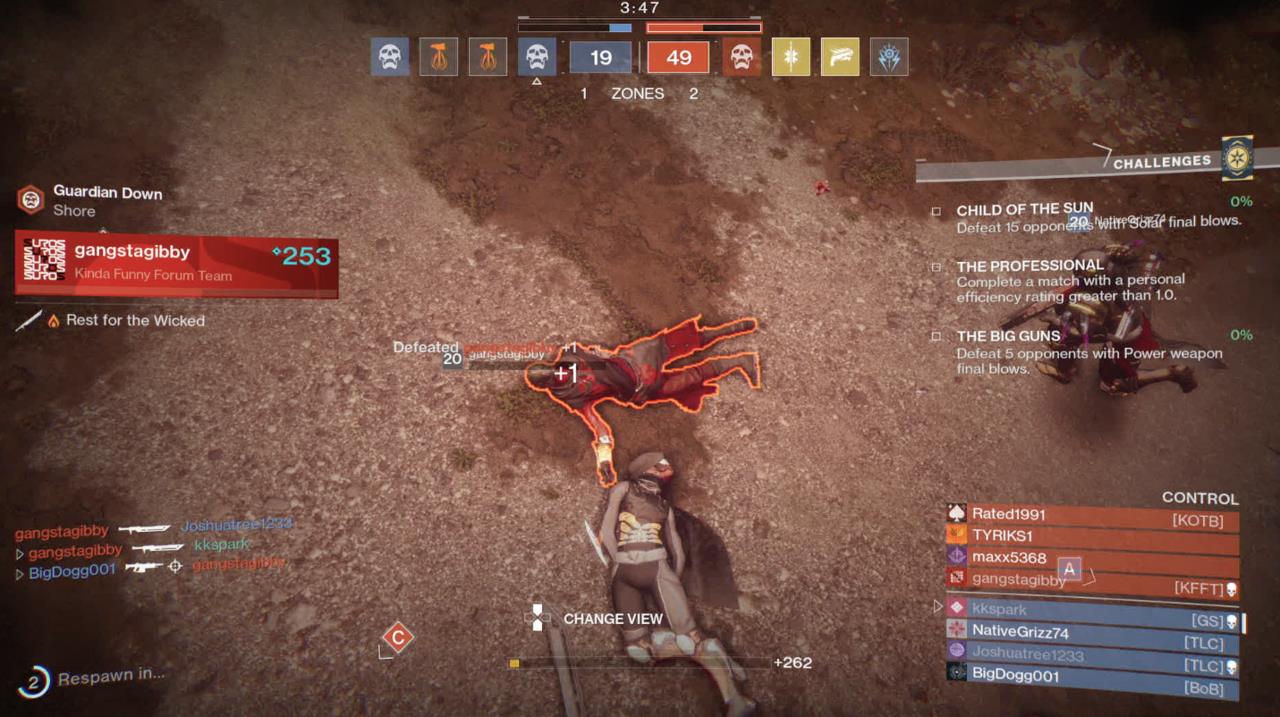Choose the TYRIKS1 player row
The image size is (1280, 717).
click(1092, 536)
